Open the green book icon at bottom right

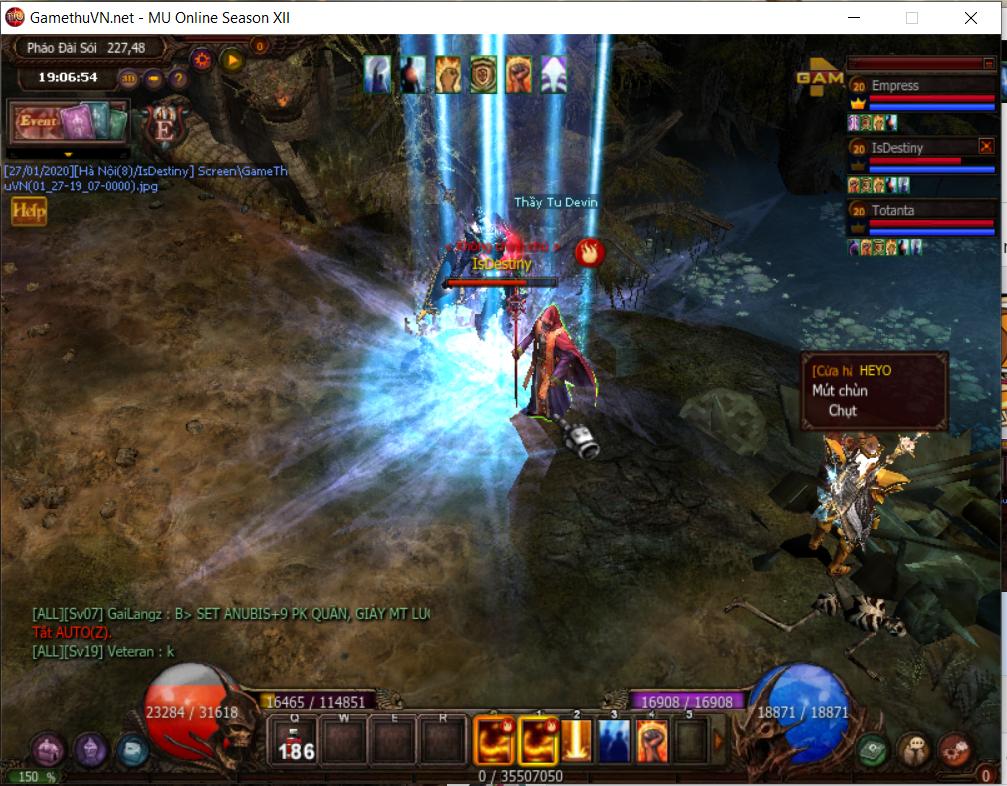[873, 748]
